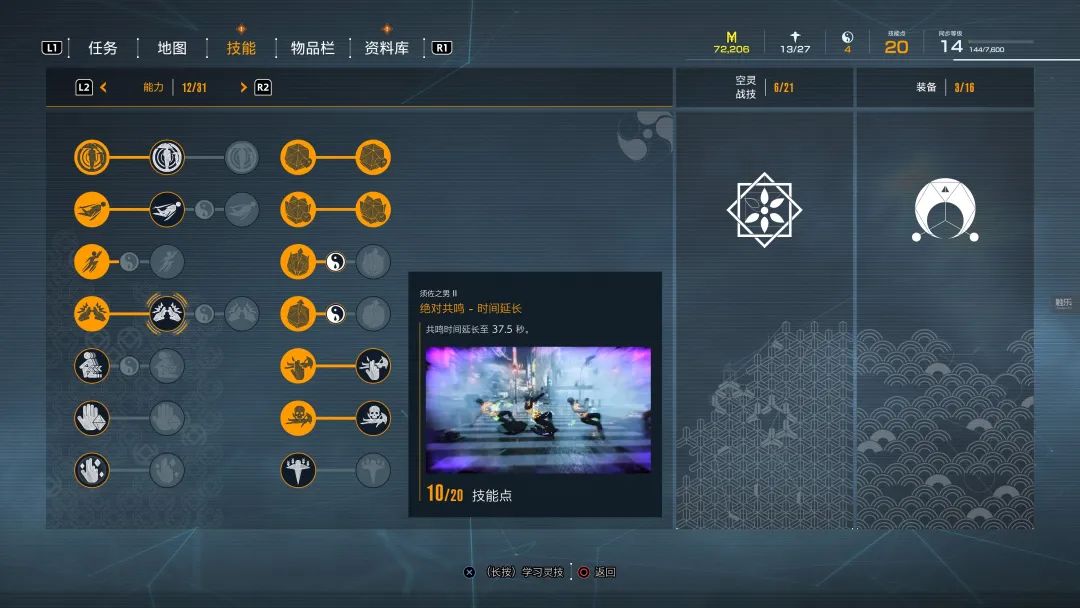Go to the 物品栏 tab
The height and width of the screenshot is (608, 1080).
pyautogui.click(x=313, y=48)
